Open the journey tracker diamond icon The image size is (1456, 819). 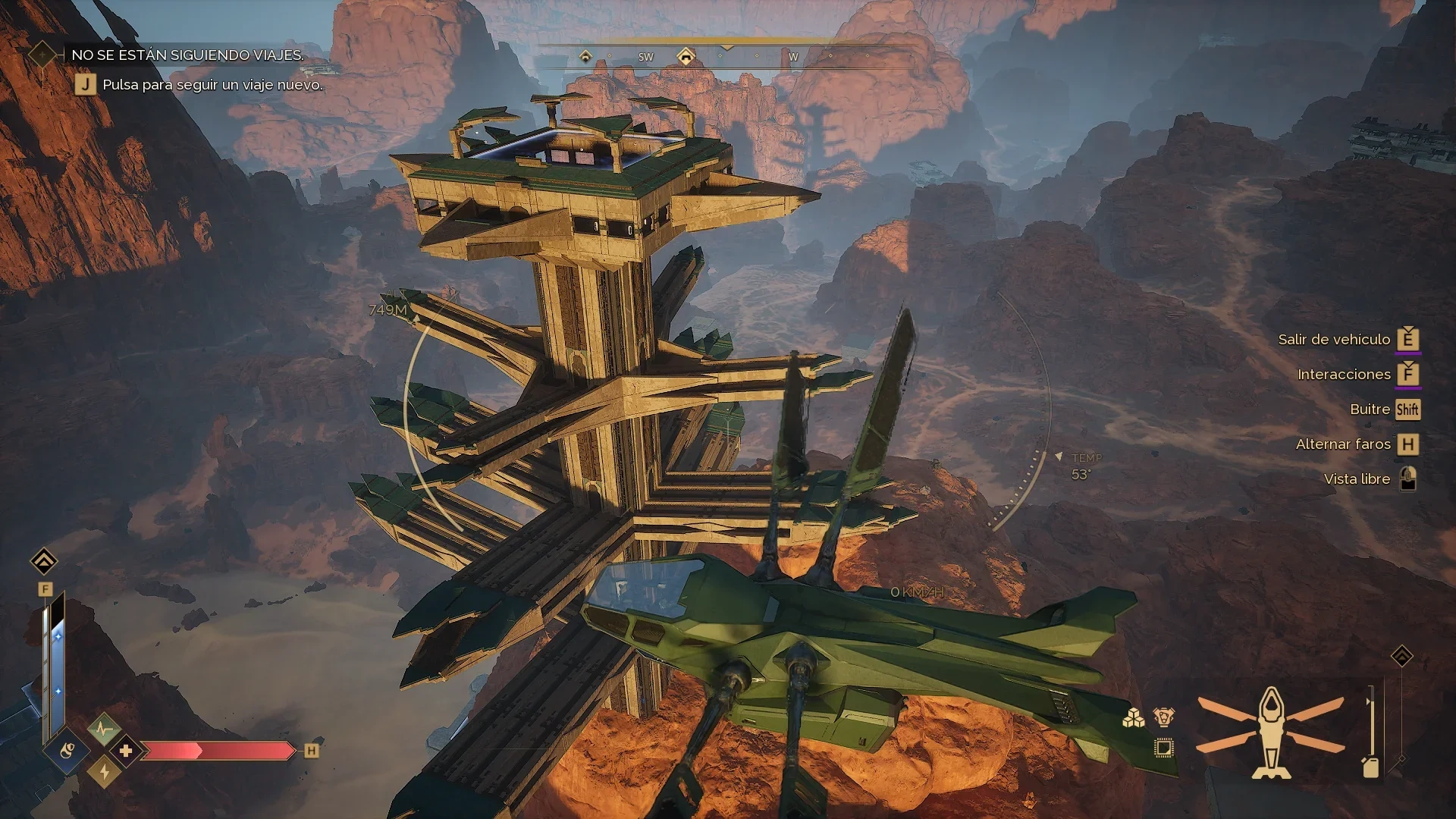42,55
